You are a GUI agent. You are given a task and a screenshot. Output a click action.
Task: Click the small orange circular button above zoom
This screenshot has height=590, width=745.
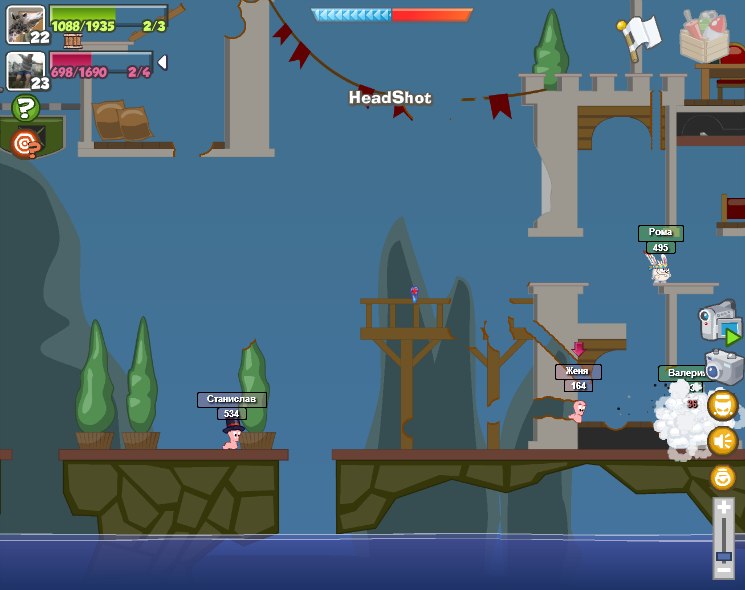pos(722,477)
